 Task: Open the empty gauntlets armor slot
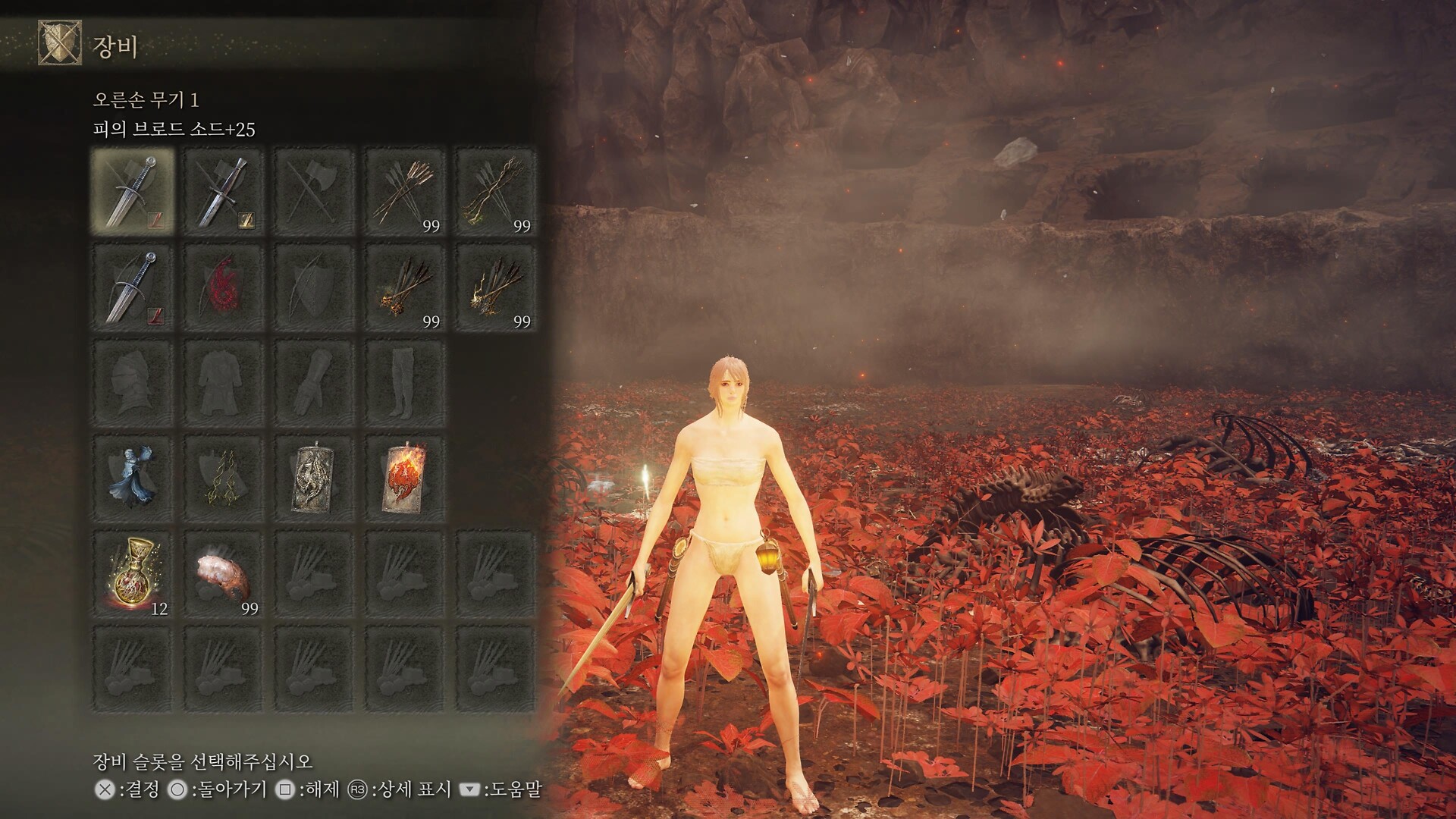(314, 384)
